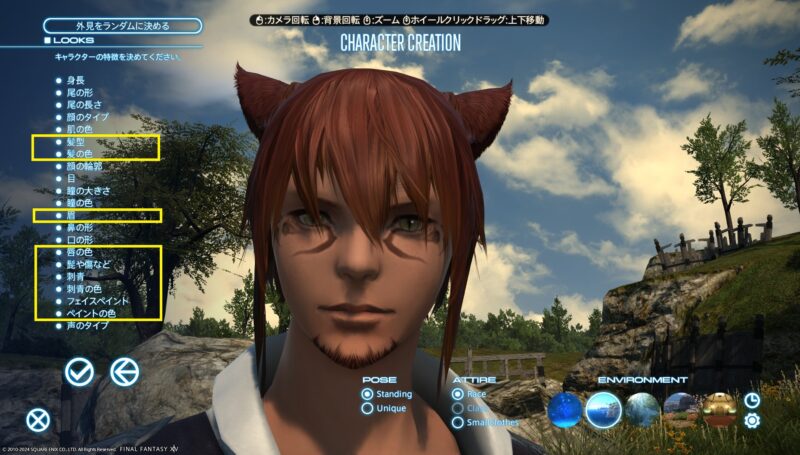The width and height of the screenshot is (800, 455).
Task: Confirm with the checkmark circle button
Action: [x=79, y=372]
